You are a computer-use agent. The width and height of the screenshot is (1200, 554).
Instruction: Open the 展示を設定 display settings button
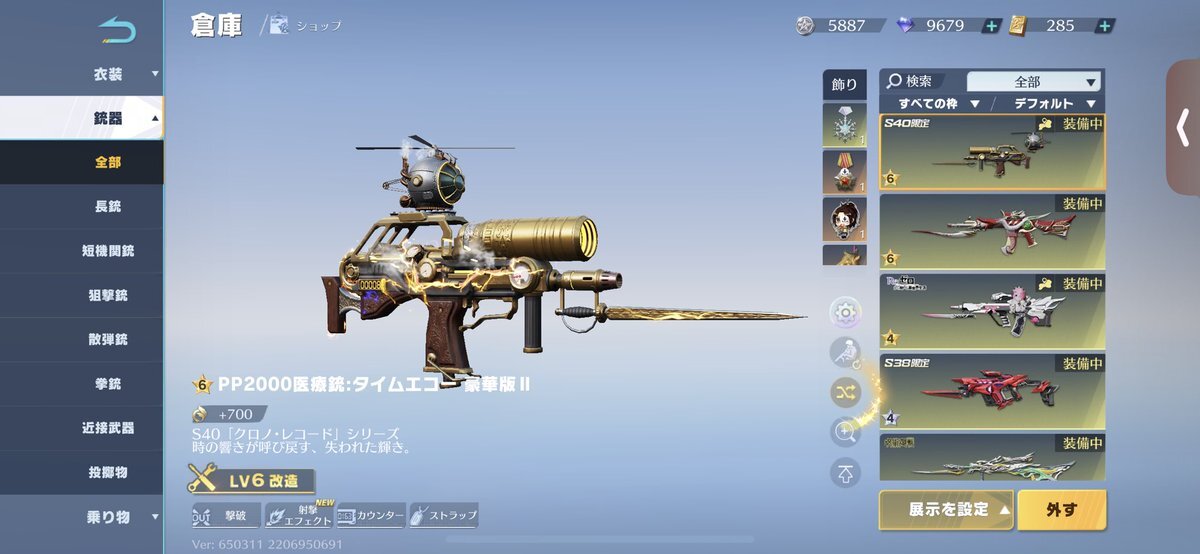946,510
